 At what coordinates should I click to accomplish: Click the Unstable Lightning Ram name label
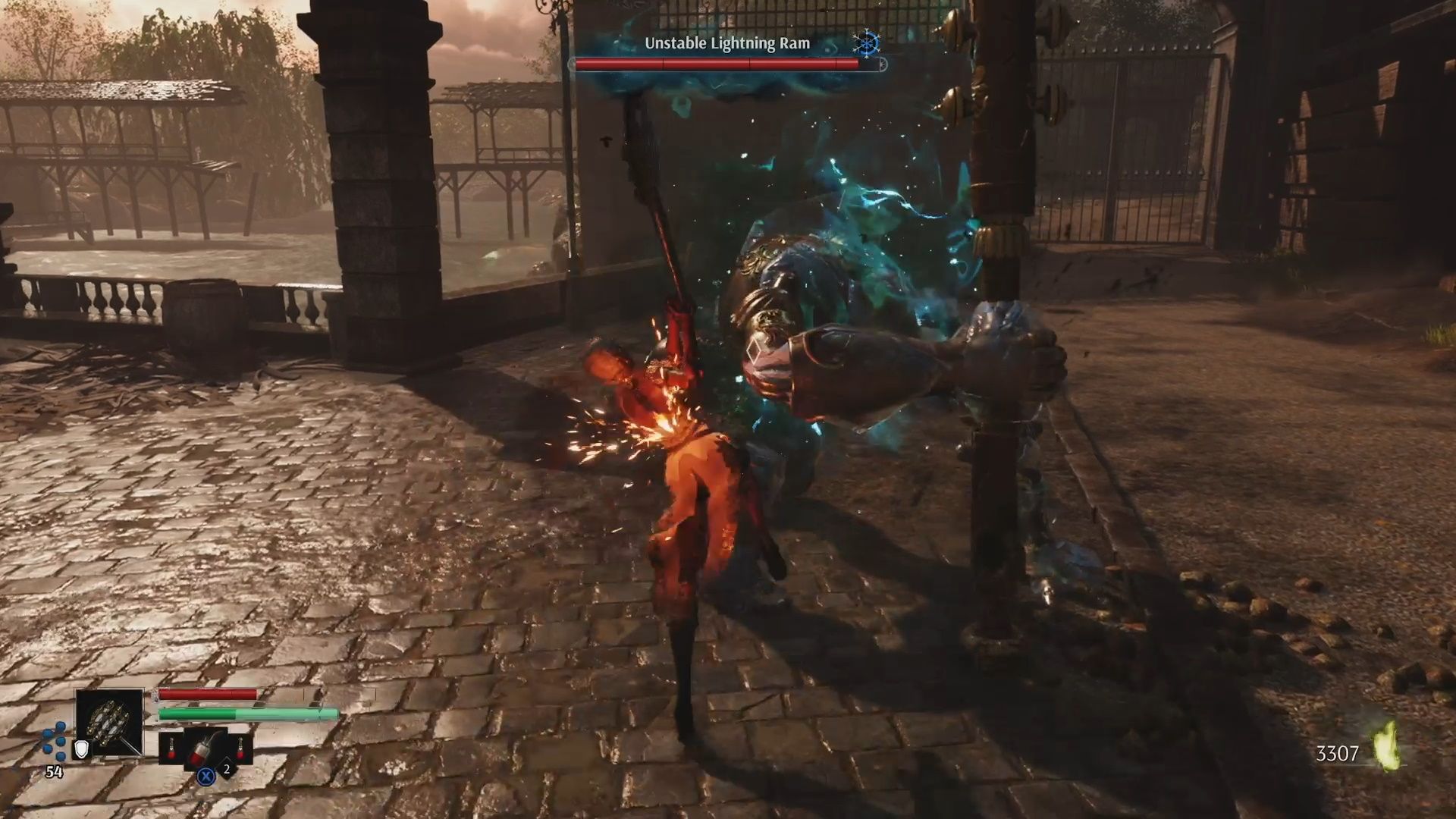(728, 43)
